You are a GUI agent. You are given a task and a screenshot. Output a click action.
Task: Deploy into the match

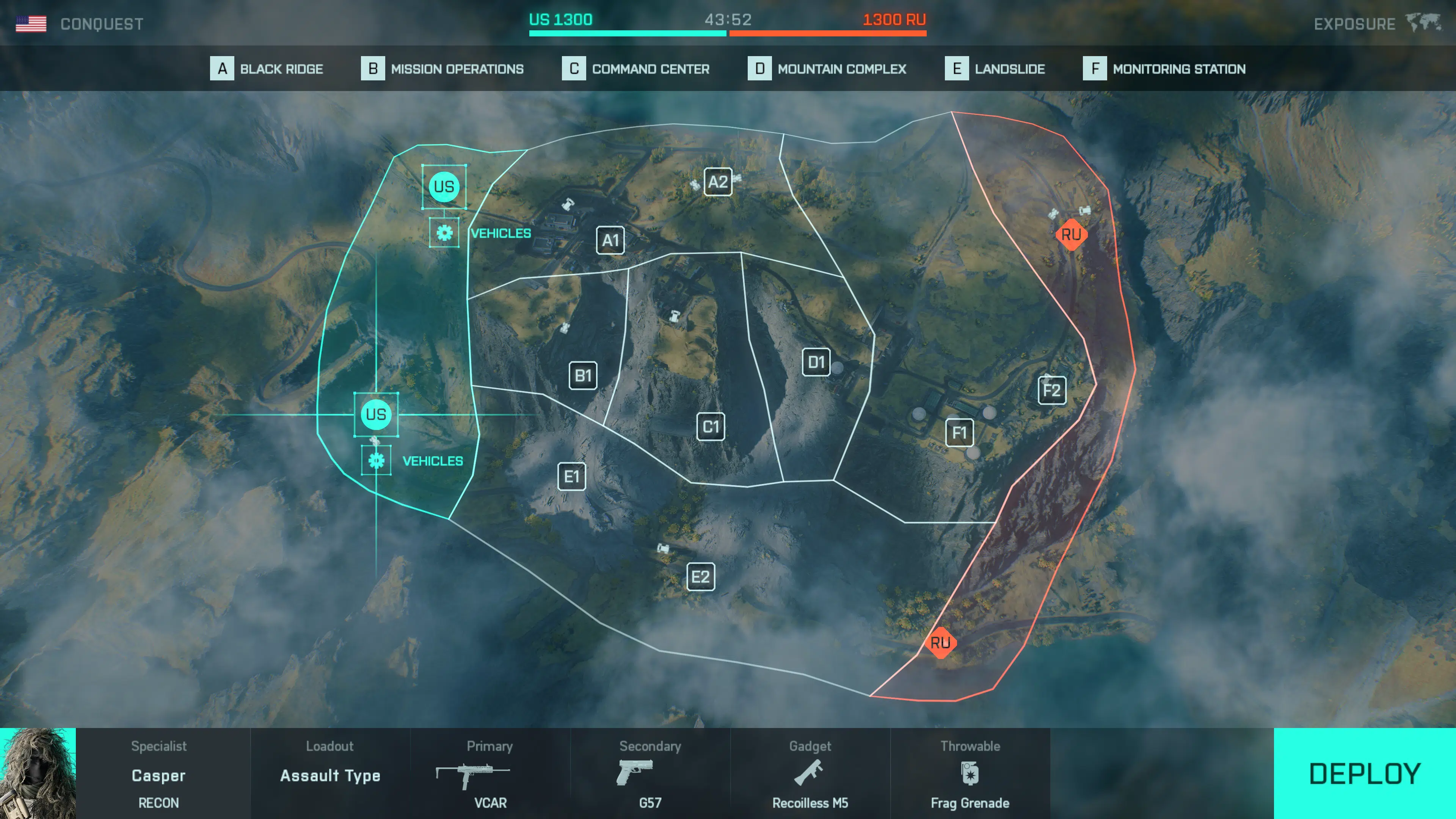[1364, 773]
